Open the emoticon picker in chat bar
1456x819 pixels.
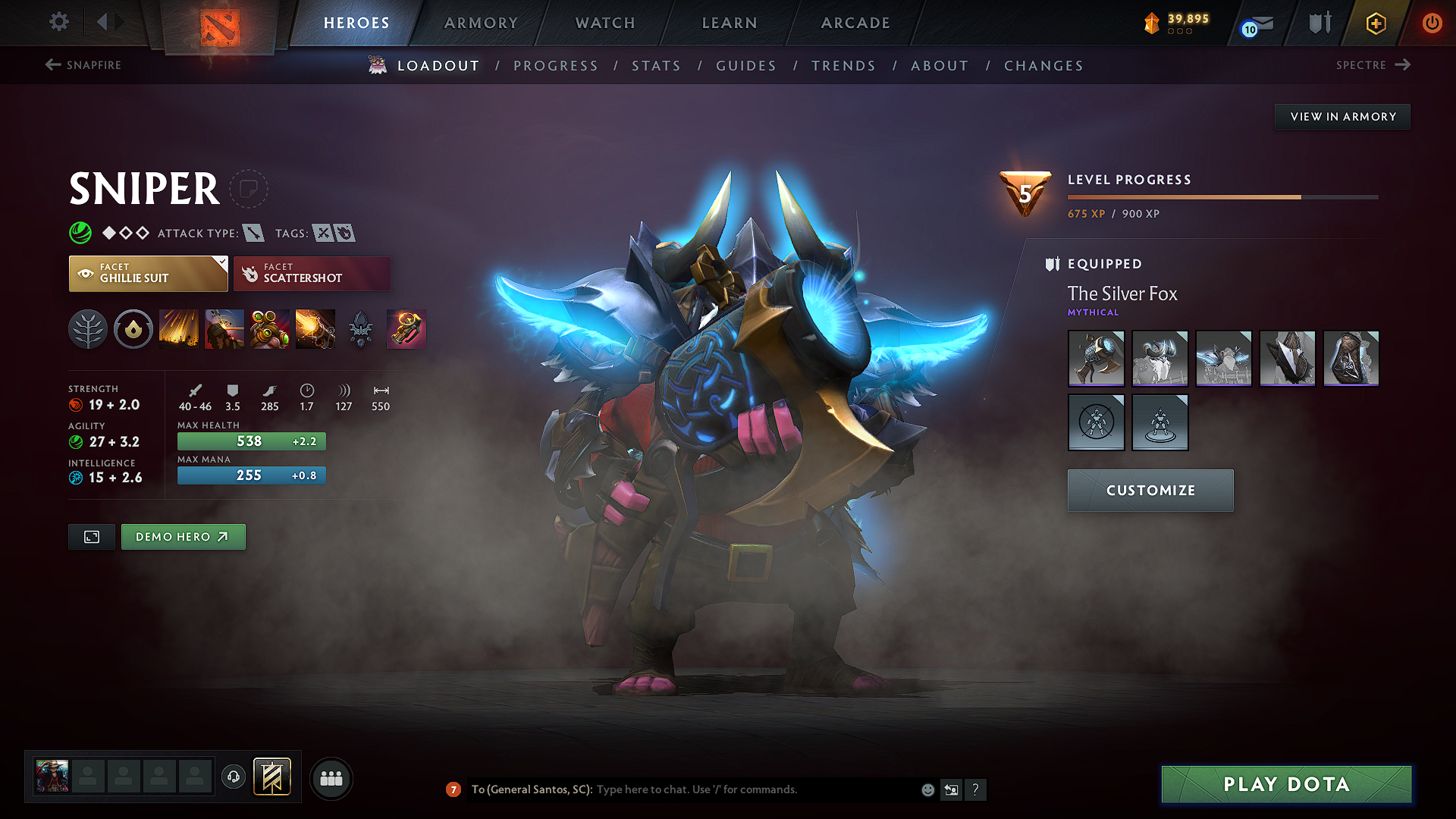927,789
